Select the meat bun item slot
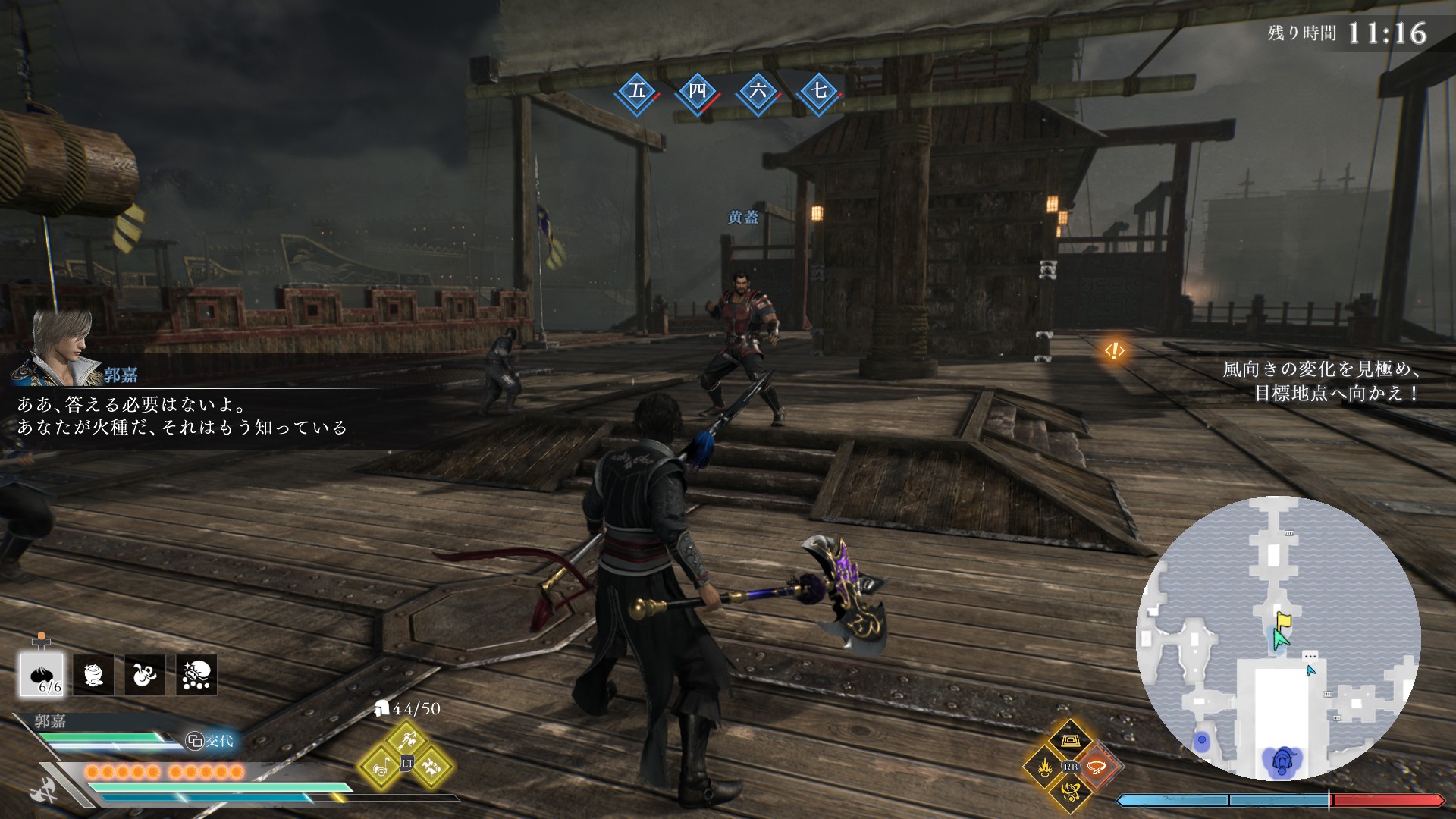 42,675
